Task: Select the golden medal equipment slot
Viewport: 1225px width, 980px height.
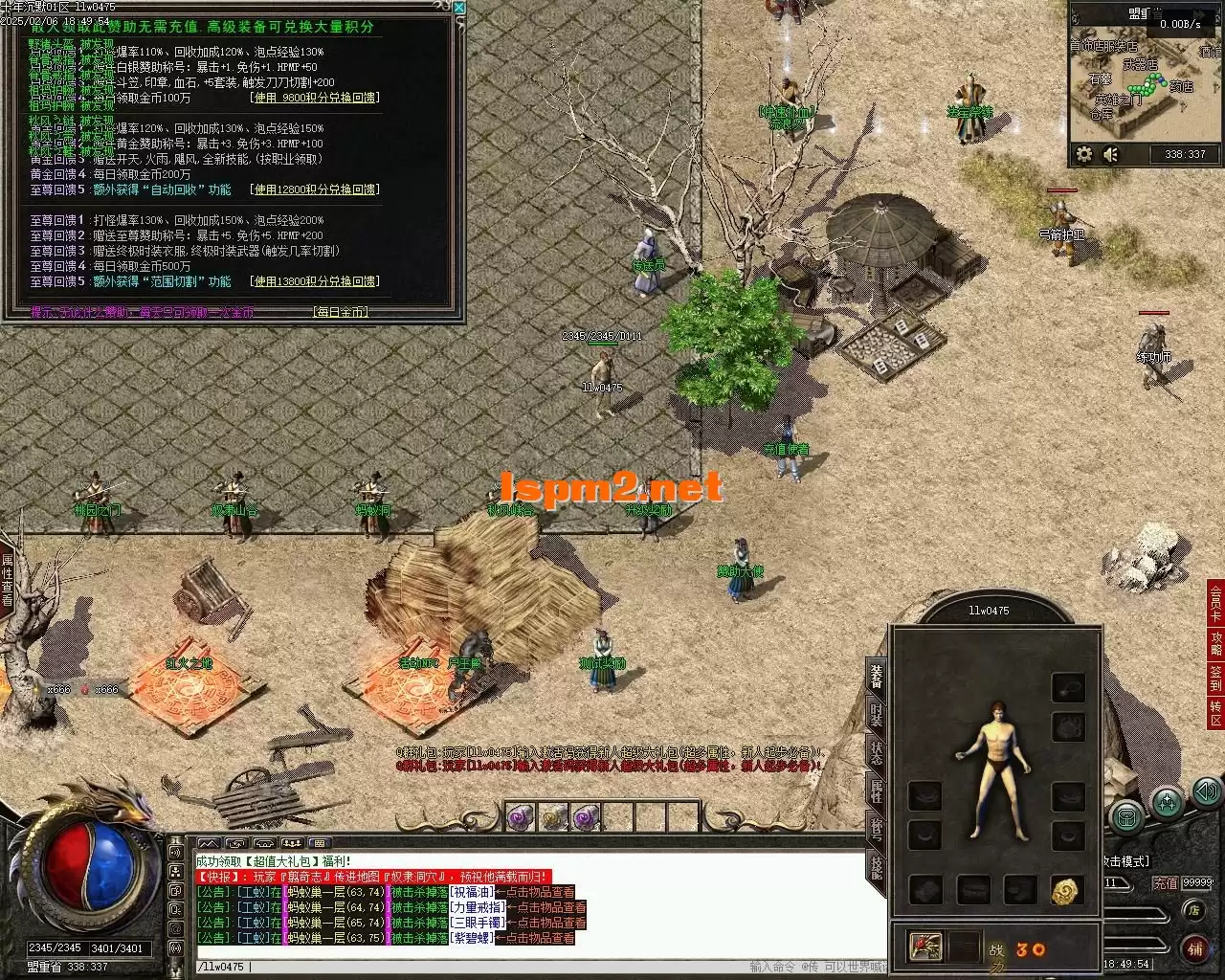Action: coord(1067,891)
